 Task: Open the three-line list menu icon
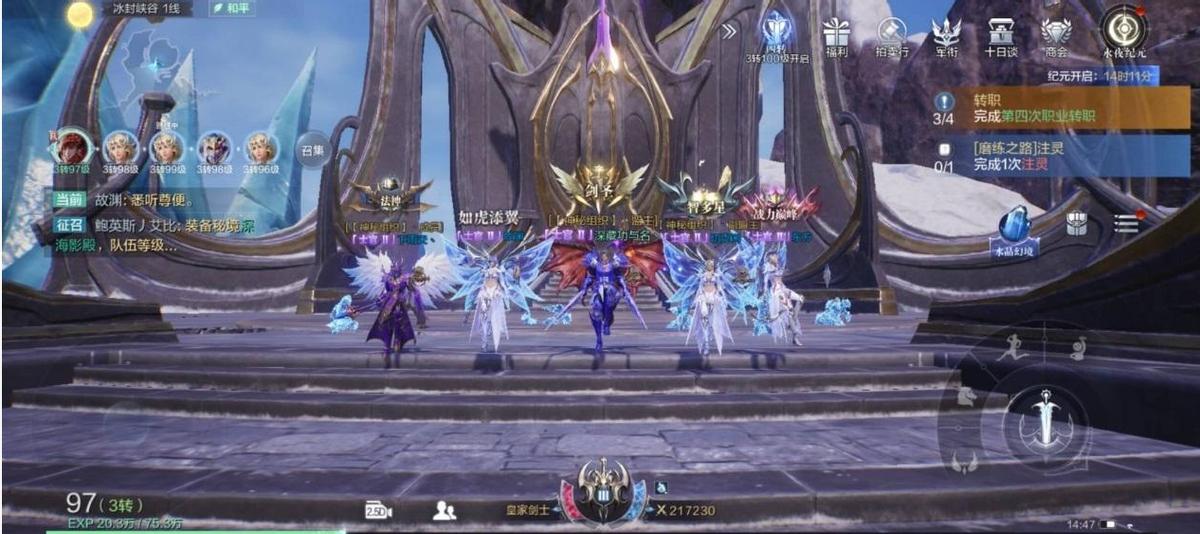[x=1127, y=223]
